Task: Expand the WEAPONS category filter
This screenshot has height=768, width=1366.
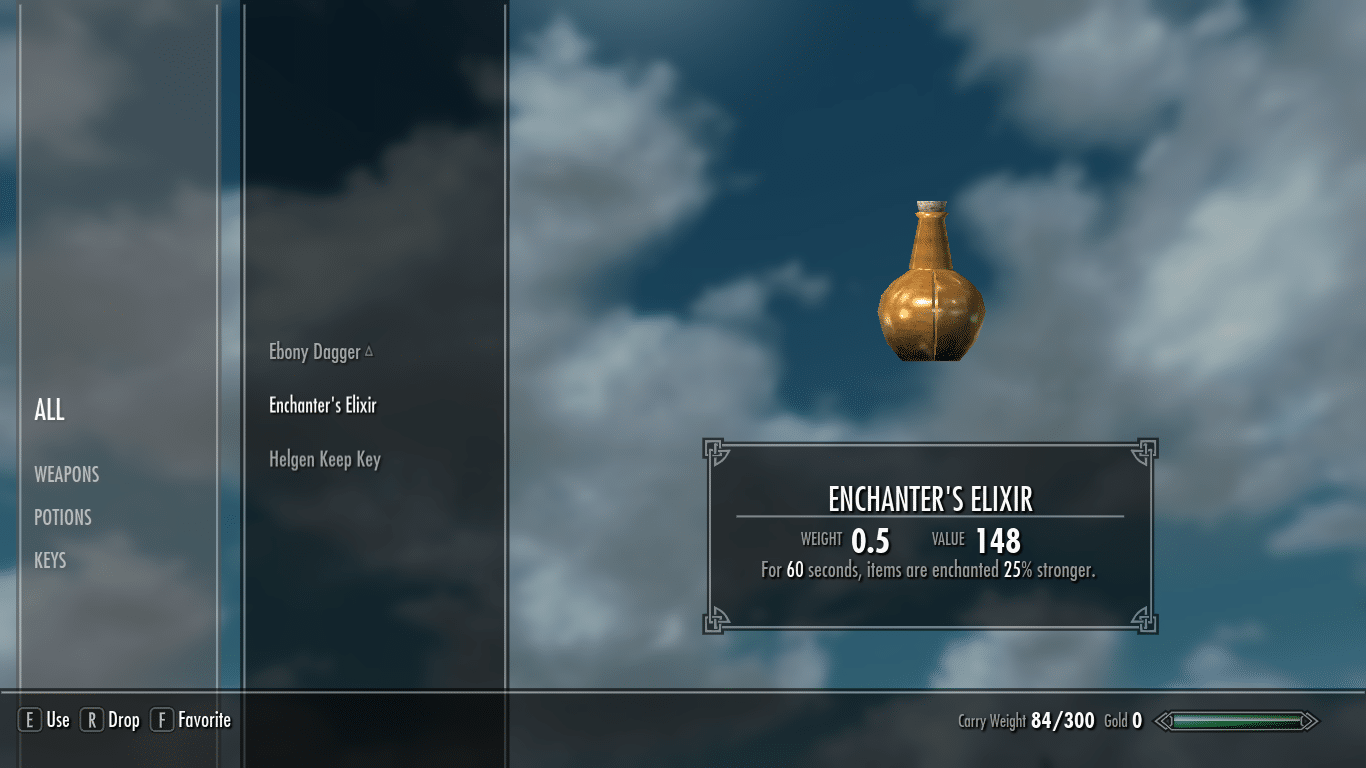Action: [x=67, y=474]
